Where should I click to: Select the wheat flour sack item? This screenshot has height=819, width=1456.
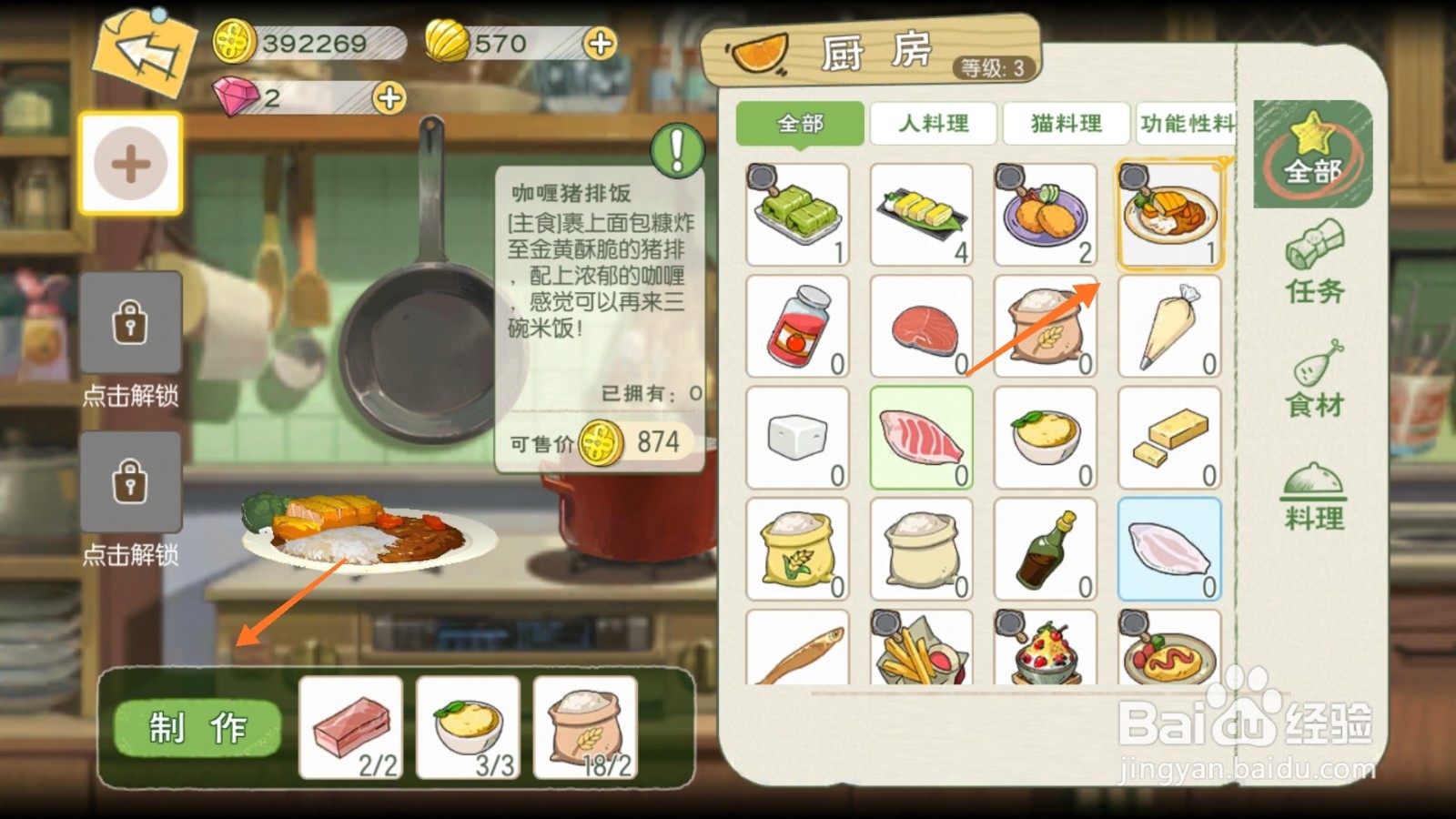tap(1046, 325)
